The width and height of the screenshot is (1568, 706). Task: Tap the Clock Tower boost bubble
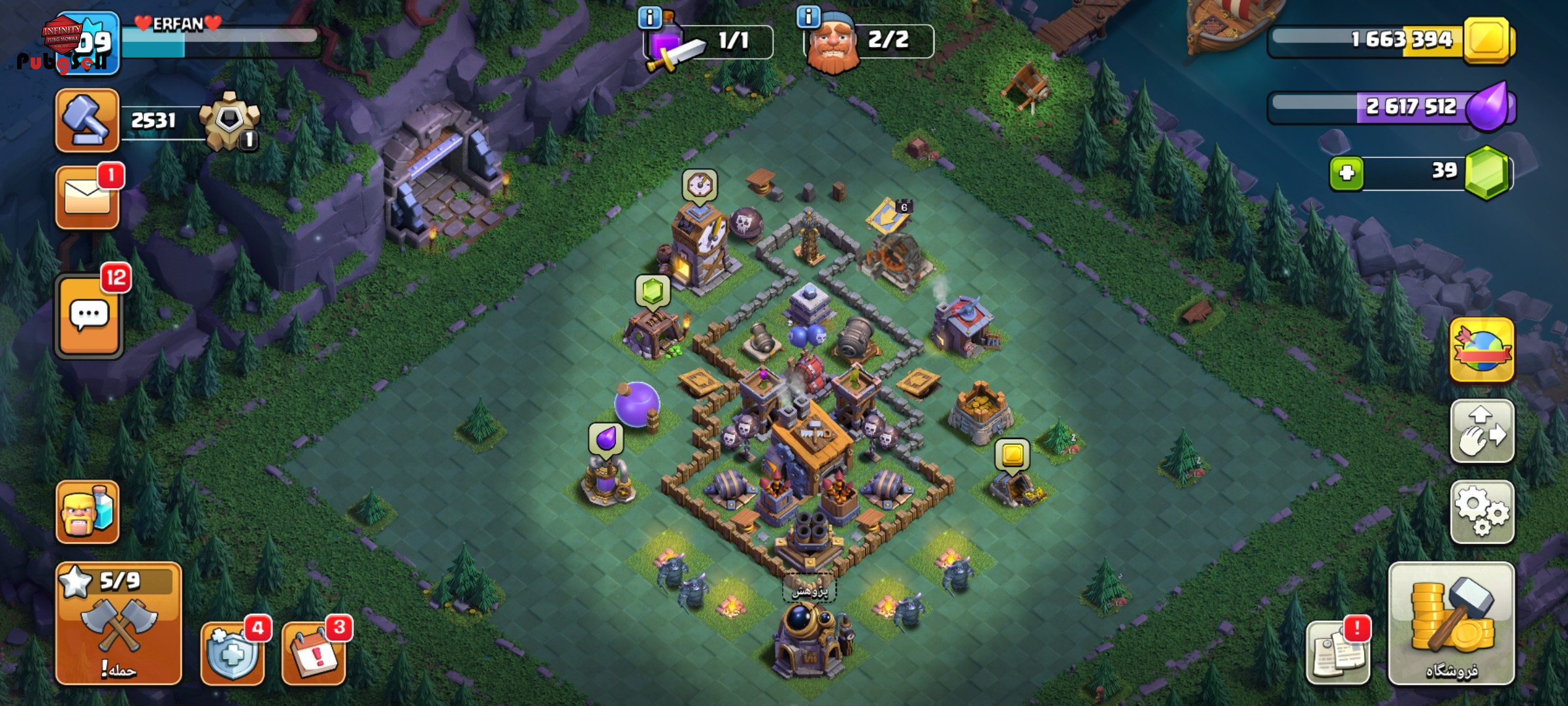(700, 186)
